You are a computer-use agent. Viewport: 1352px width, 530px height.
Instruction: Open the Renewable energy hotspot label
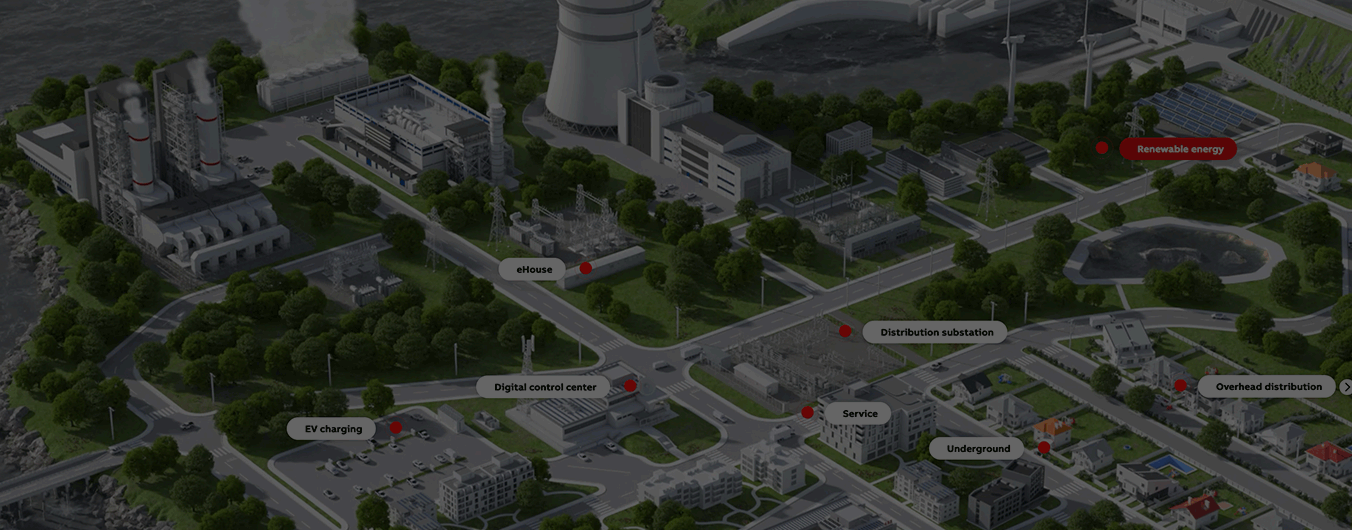pos(1179,149)
